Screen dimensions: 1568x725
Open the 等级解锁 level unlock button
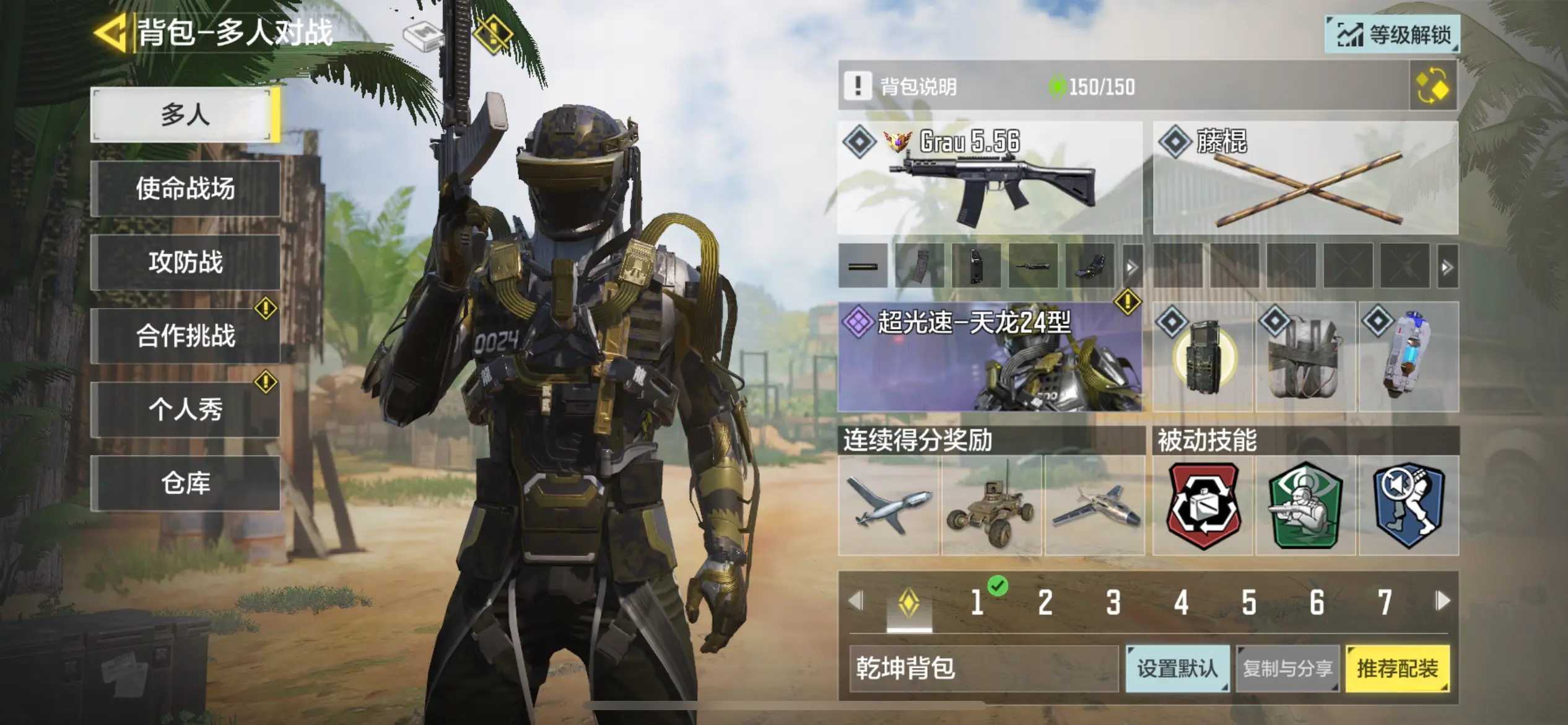click(x=1392, y=35)
